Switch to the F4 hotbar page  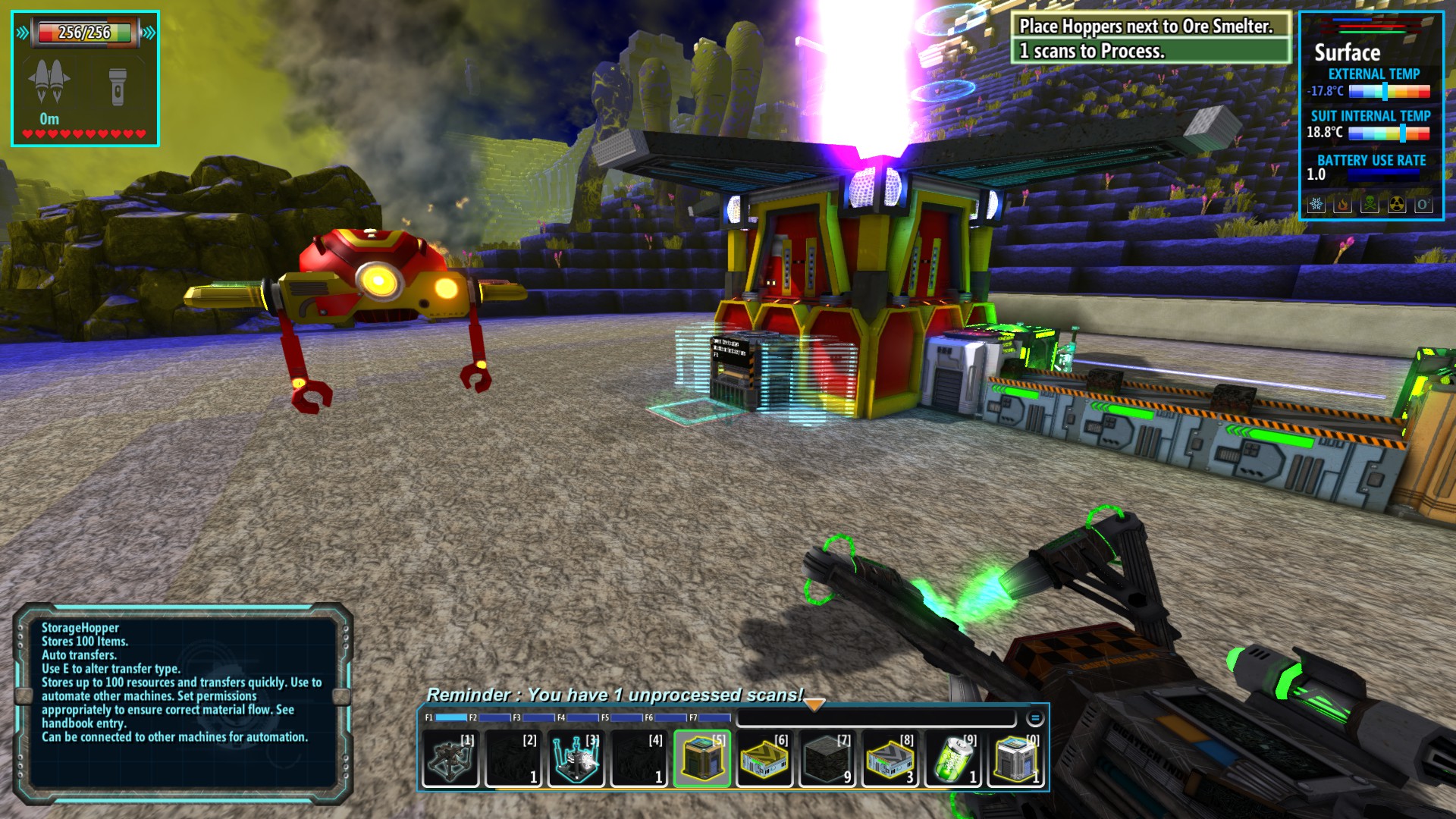[x=578, y=717]
